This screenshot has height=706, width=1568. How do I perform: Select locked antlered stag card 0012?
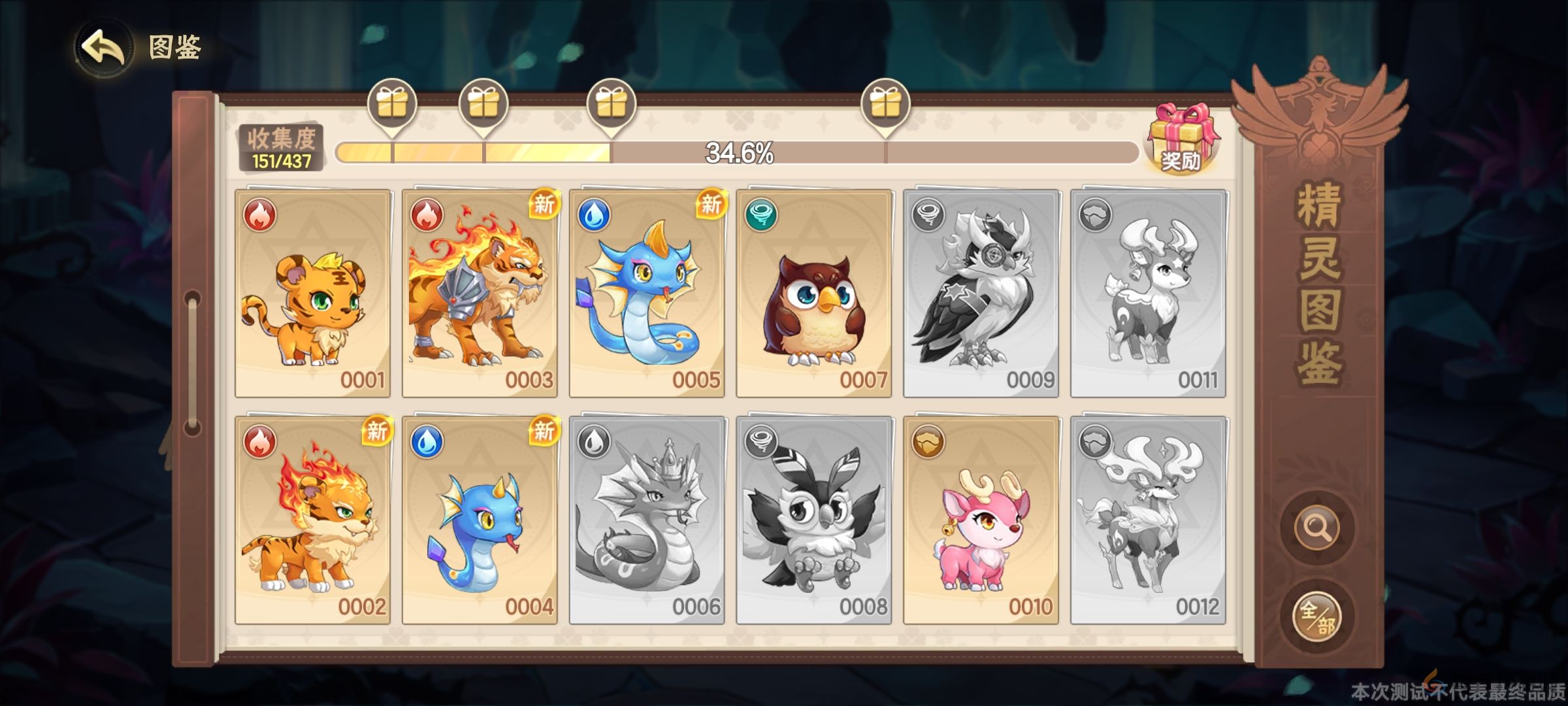click(1148, 520)
